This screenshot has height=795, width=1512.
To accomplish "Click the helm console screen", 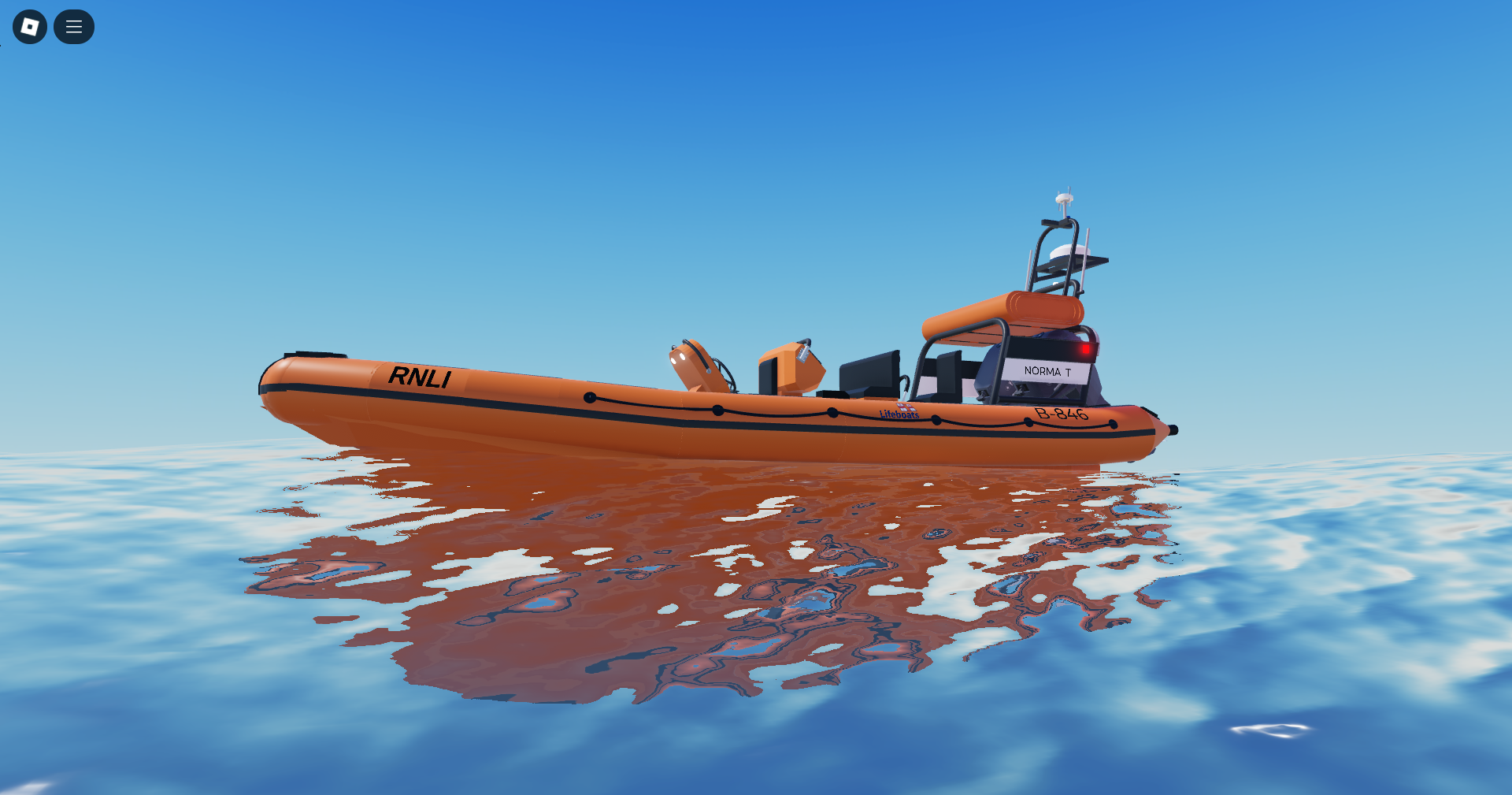I will [x=870, y=372].
